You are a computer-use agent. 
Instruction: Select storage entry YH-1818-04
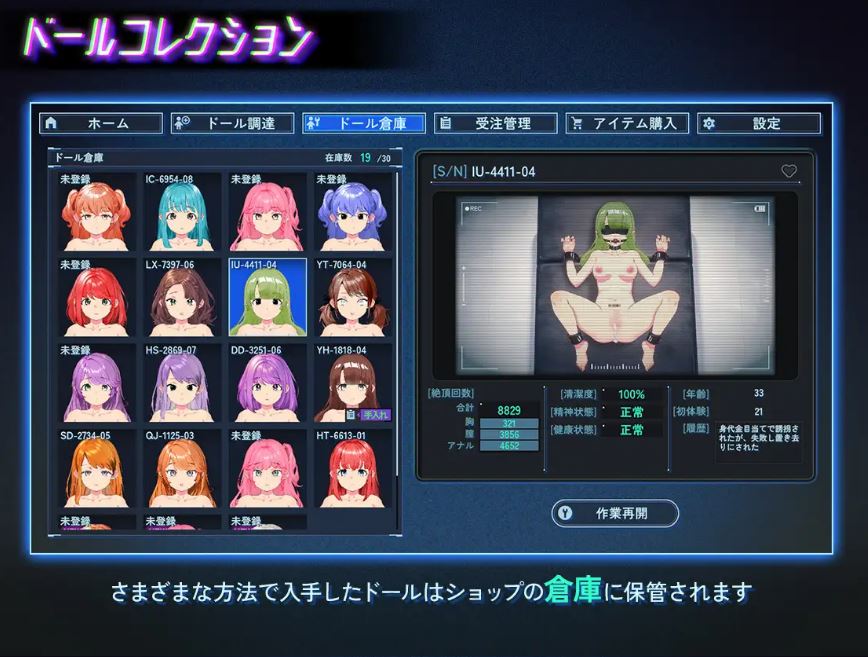click(x=353, y=383)
